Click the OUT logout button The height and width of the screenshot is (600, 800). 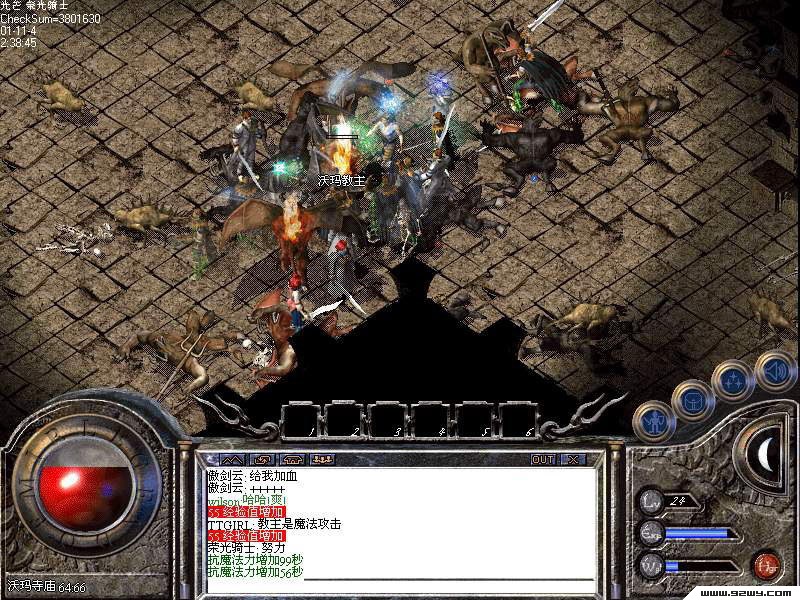pyautogui.click(x=543, y=459)
